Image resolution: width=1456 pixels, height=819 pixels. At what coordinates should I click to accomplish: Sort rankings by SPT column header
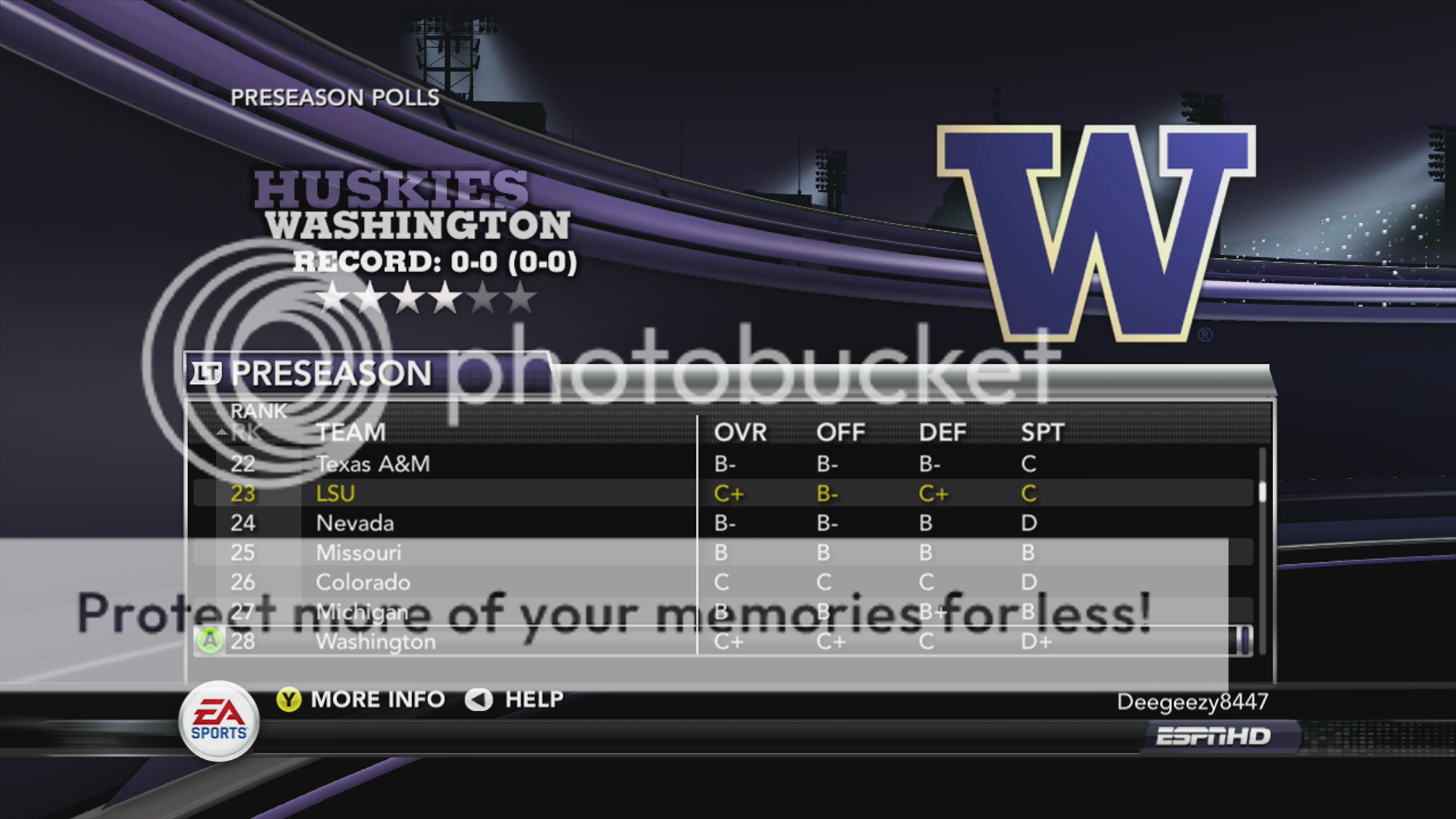pyautogui.click(x=1042, y=432)
